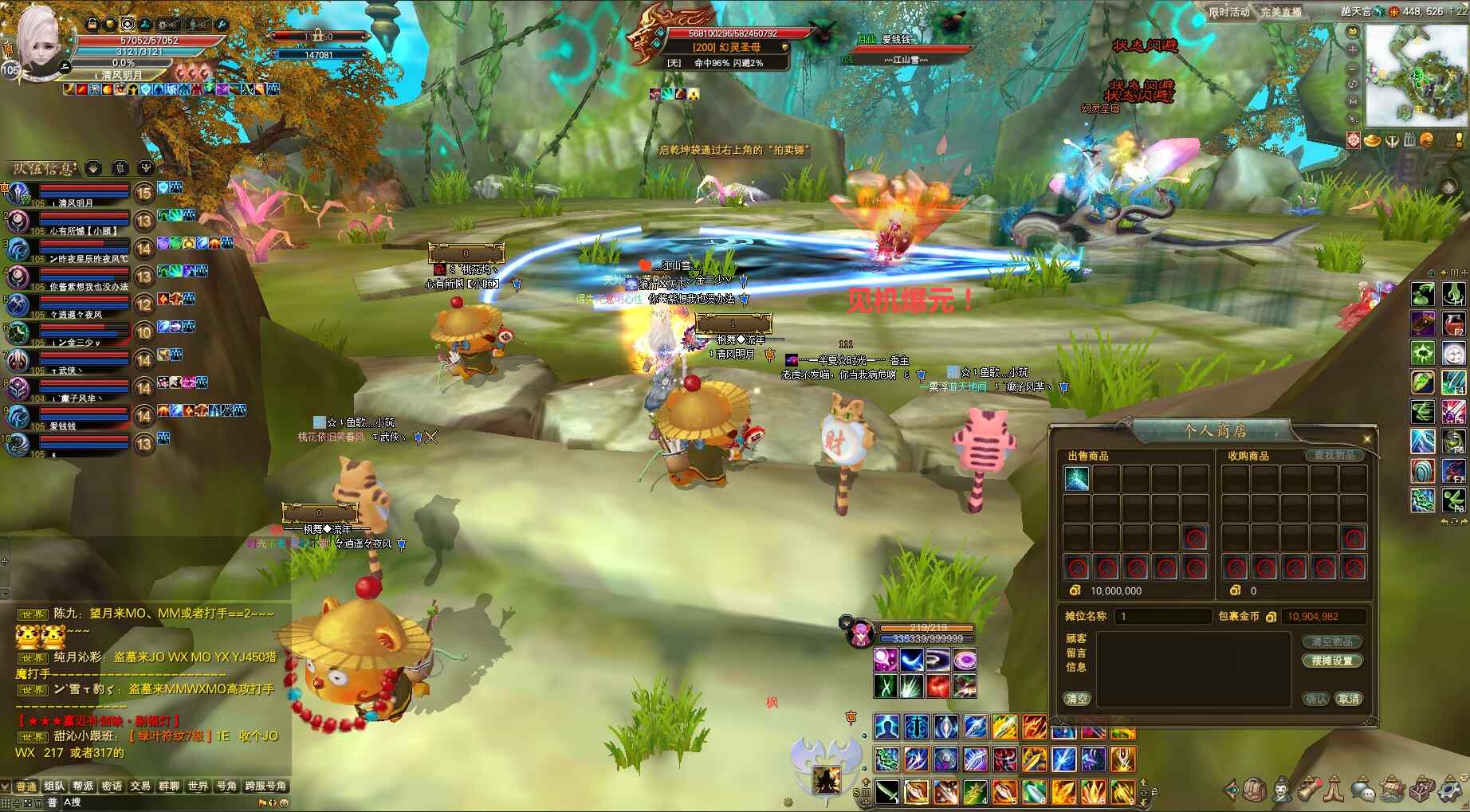Click the minimap
Viewport: 1470px width, 812px height.
tap(1416, 75)
